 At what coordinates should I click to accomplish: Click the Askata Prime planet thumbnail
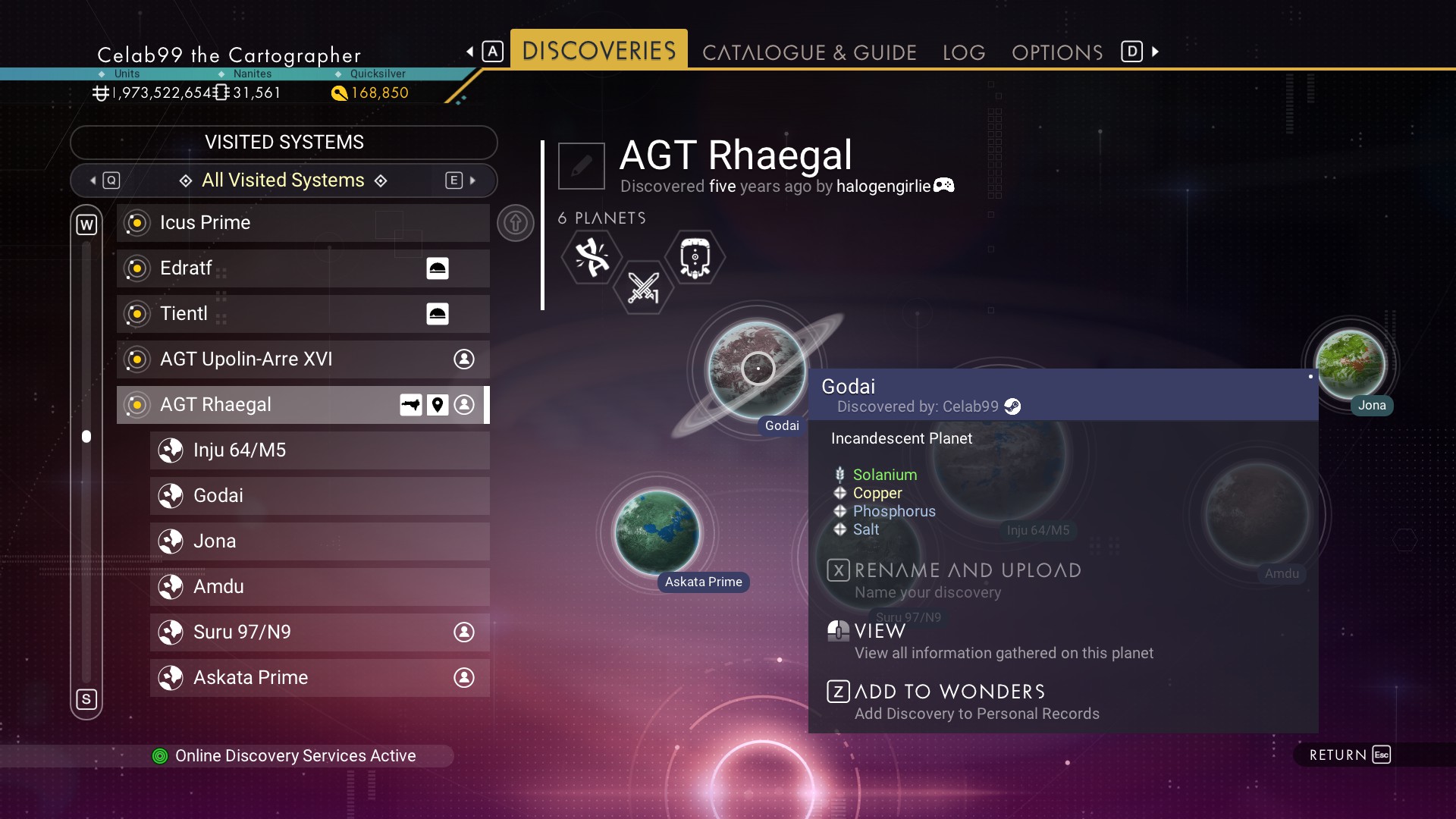pyautogui.click(x=657, y=532)
